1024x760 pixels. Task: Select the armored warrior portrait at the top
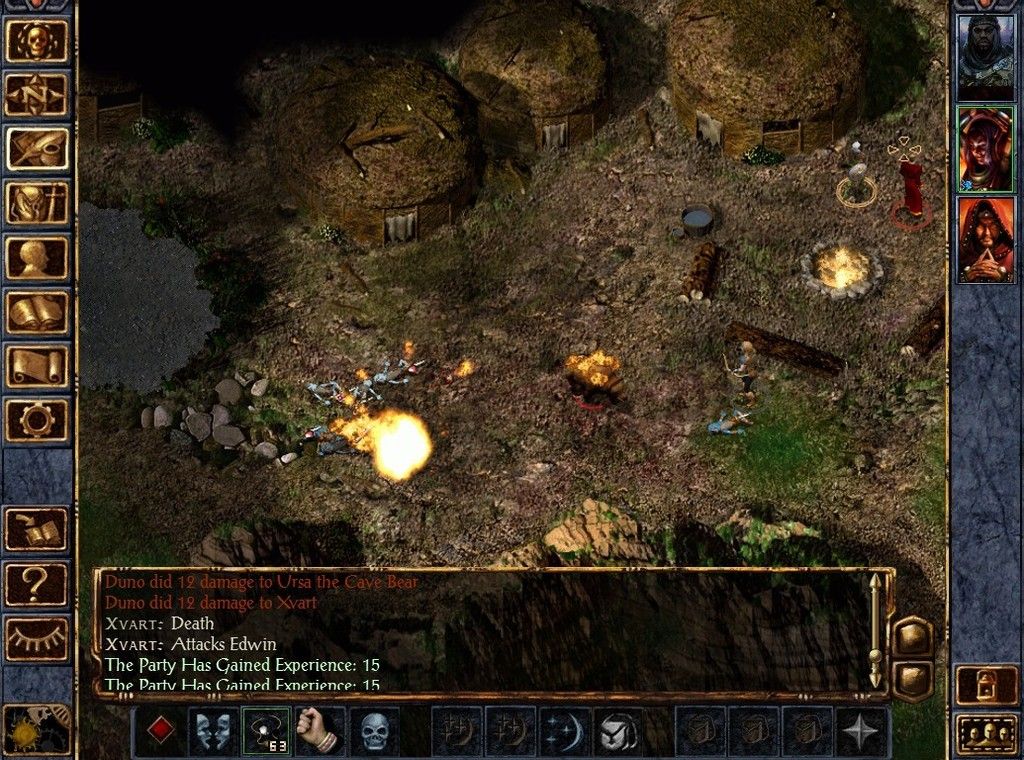click(x=985, y=57)
